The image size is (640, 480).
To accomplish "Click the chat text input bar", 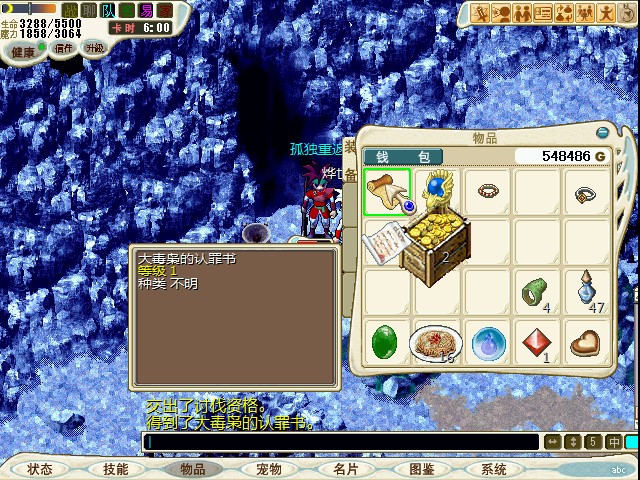I will pyautogui.click(x=340, y=442).
